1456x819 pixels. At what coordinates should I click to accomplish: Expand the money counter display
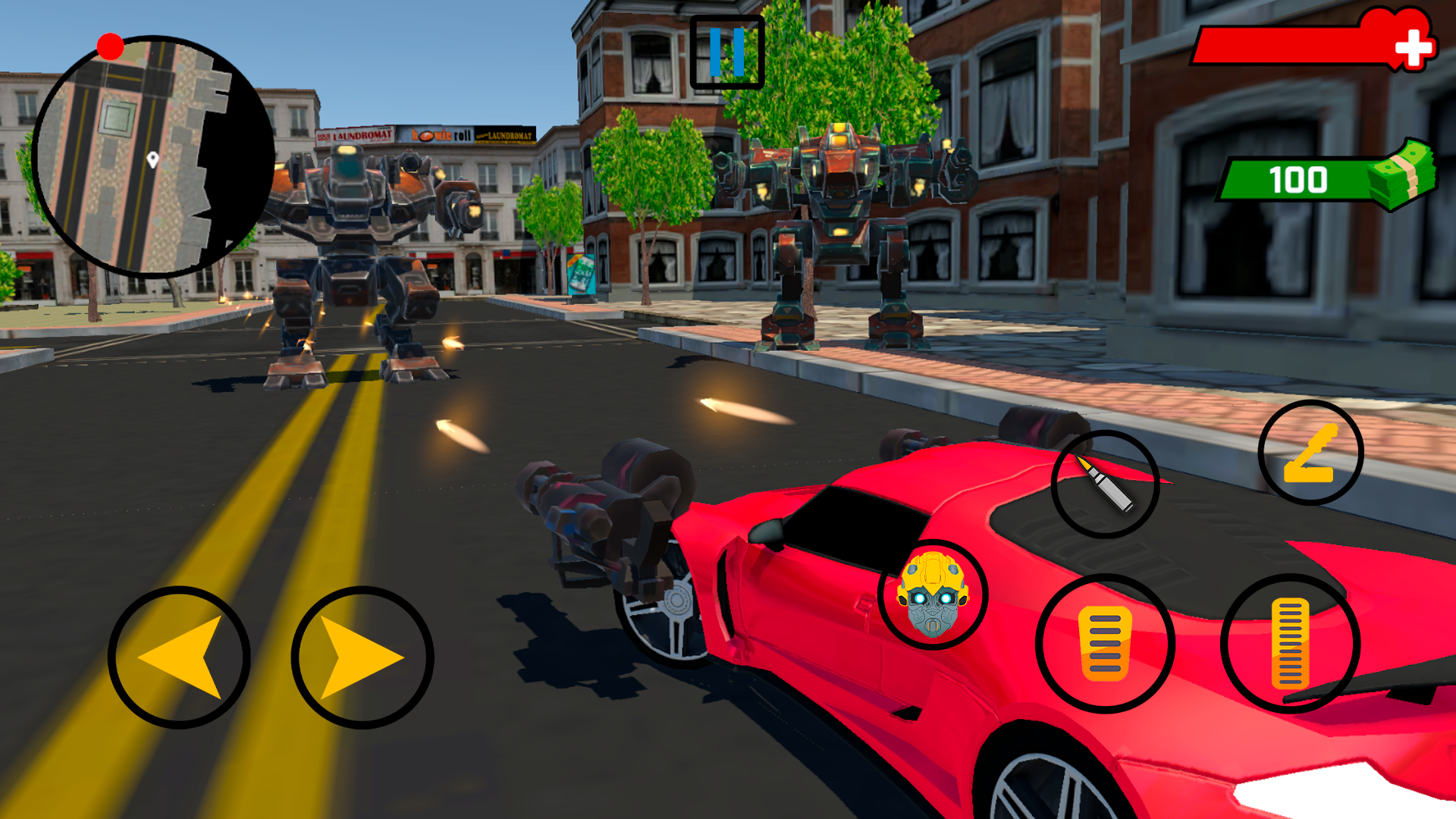(x=1297, y=180)
